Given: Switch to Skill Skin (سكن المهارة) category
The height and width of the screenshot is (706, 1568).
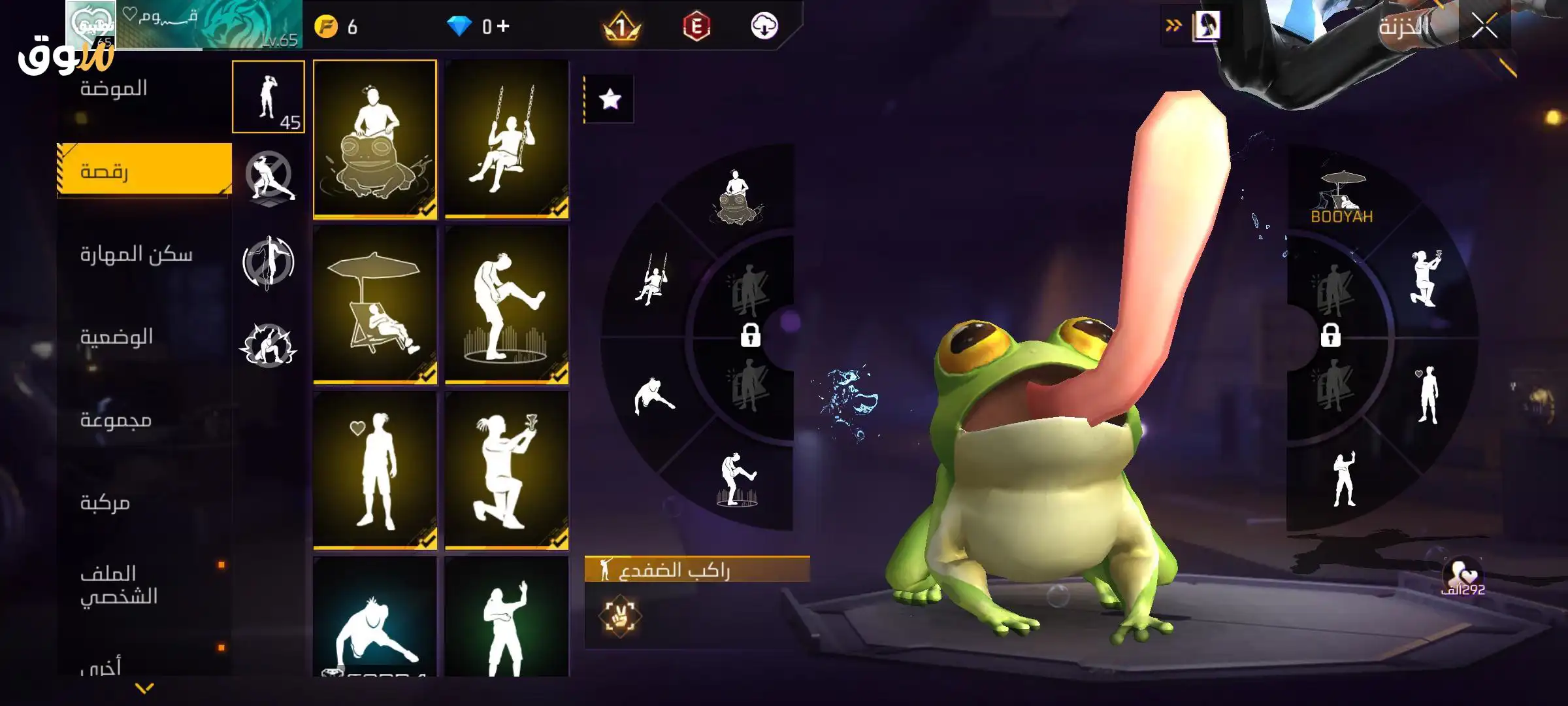Looking at the screenshot, I should 136,254.
